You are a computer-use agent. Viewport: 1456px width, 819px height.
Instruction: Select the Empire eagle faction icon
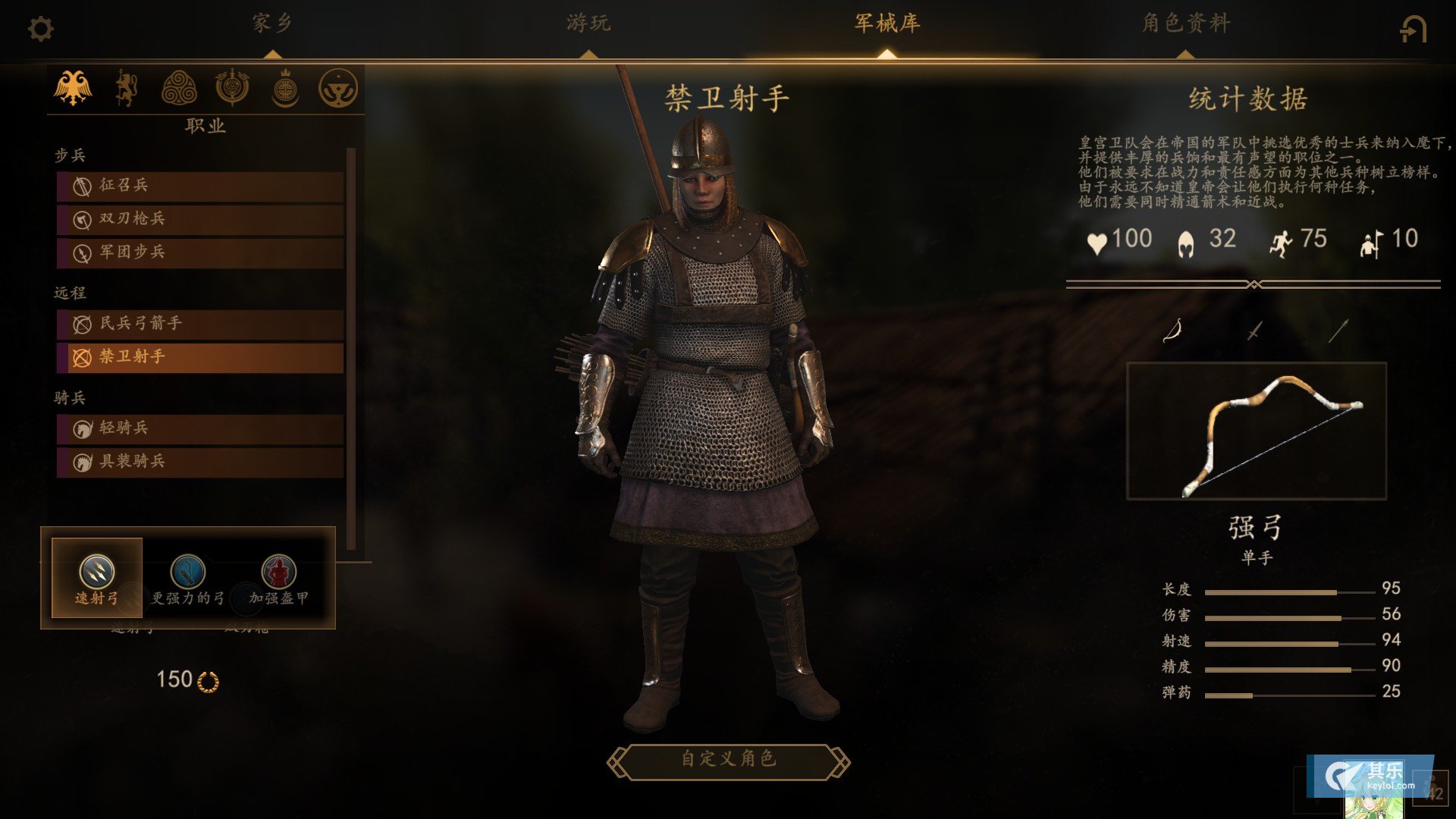click(73, 88)
